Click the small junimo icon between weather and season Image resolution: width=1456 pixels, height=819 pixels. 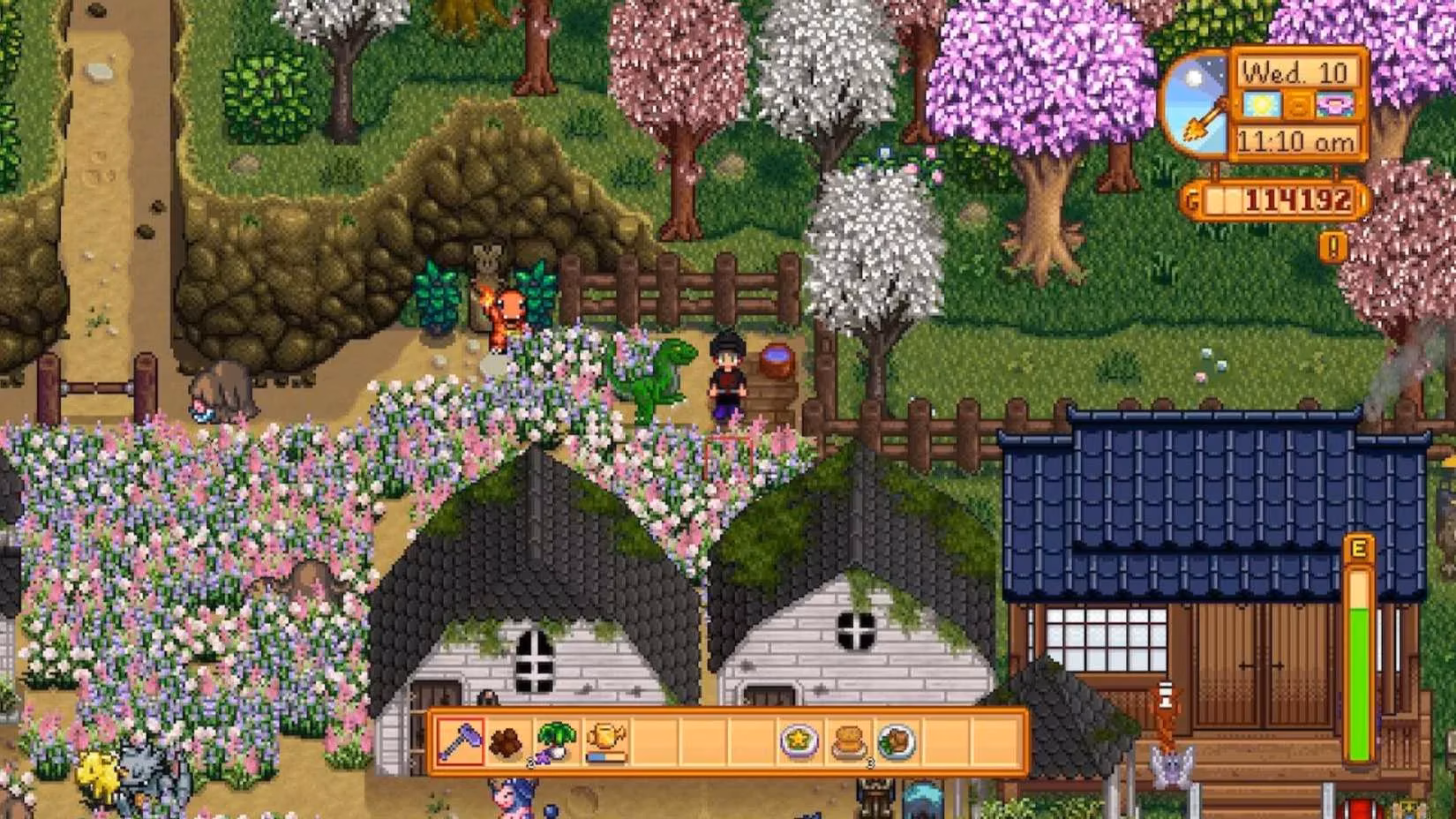1297,104
